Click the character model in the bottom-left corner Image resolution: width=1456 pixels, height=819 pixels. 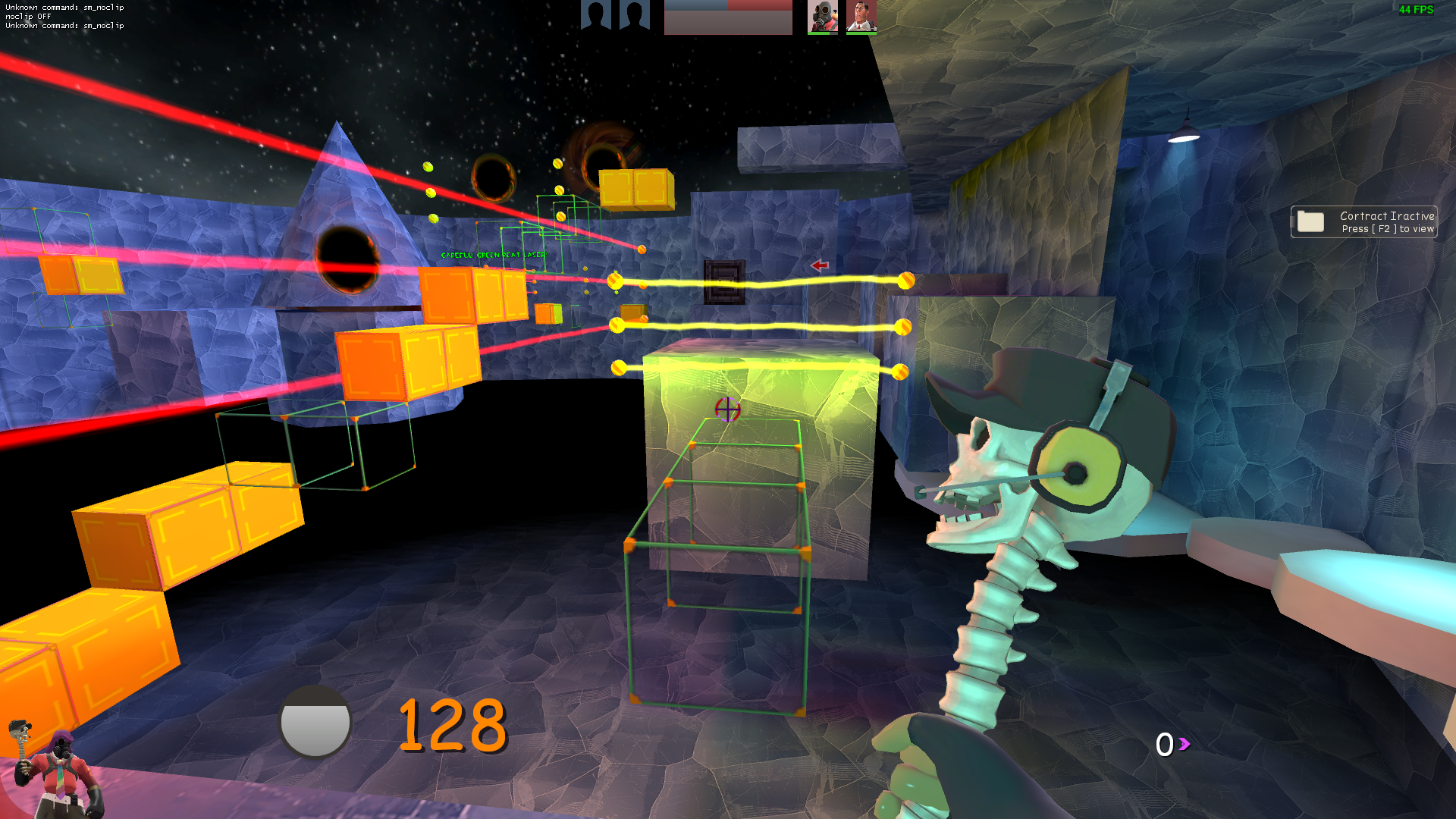pos(61,769)
